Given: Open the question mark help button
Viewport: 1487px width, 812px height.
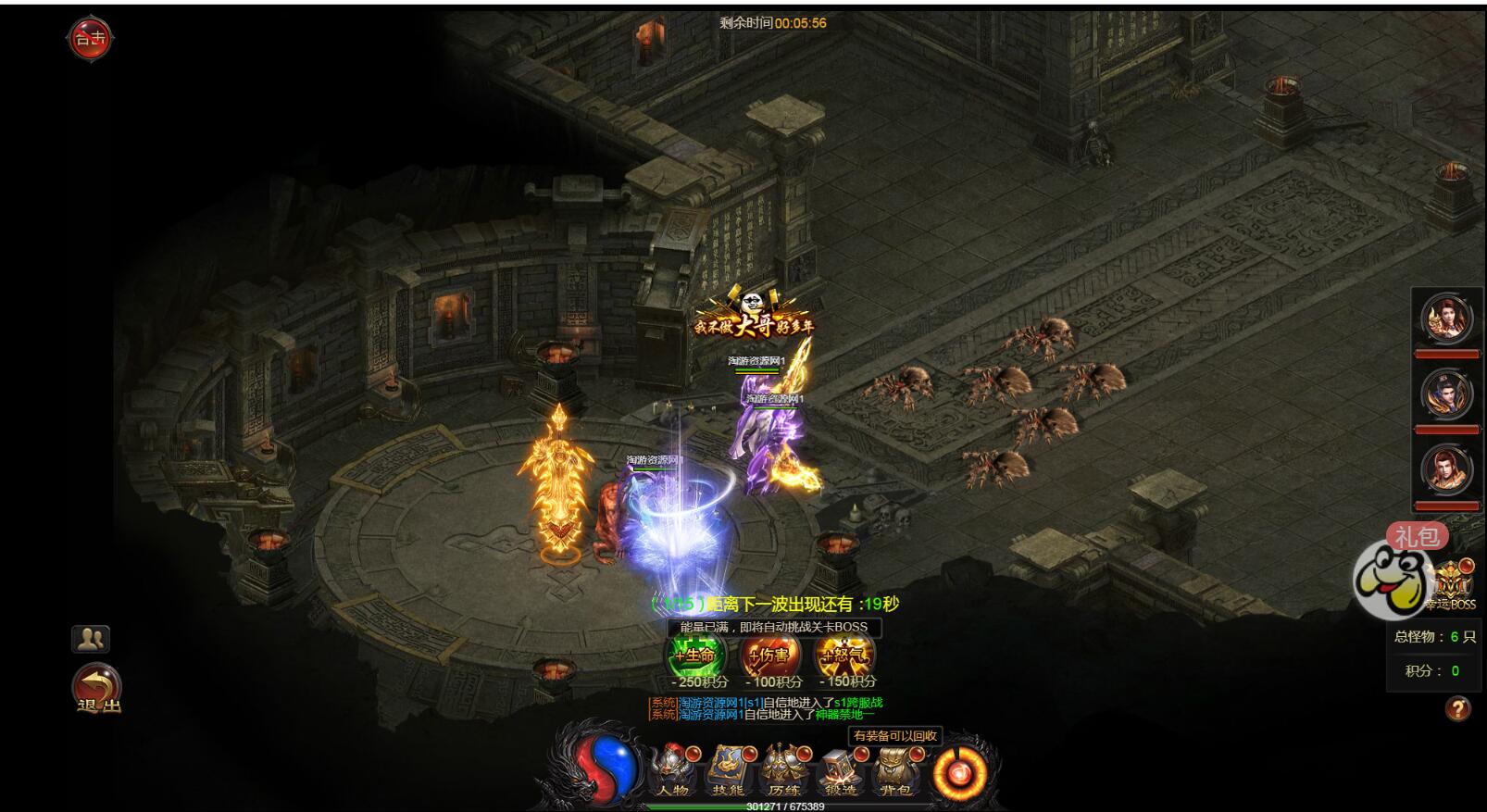Looking at the screenshot, I should pos(1457,709).
